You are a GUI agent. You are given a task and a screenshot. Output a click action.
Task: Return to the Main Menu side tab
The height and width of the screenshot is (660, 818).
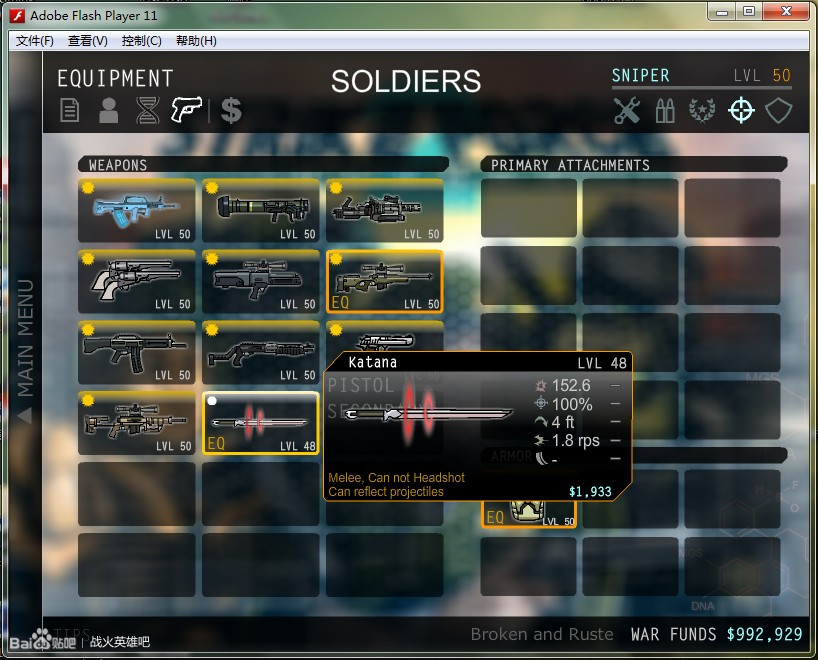coord(25,350)
